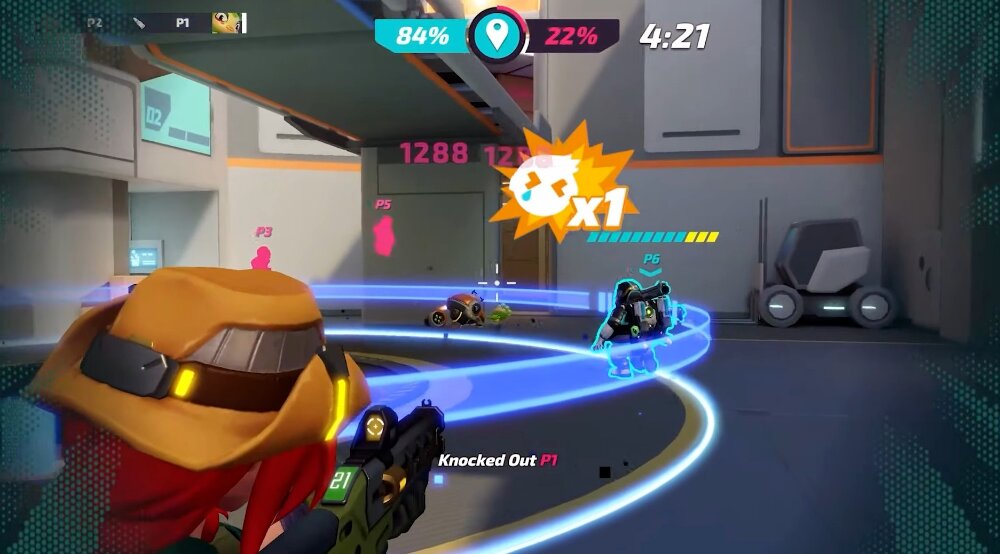Click the weapon icon in the kill feed

pos(140,21)
